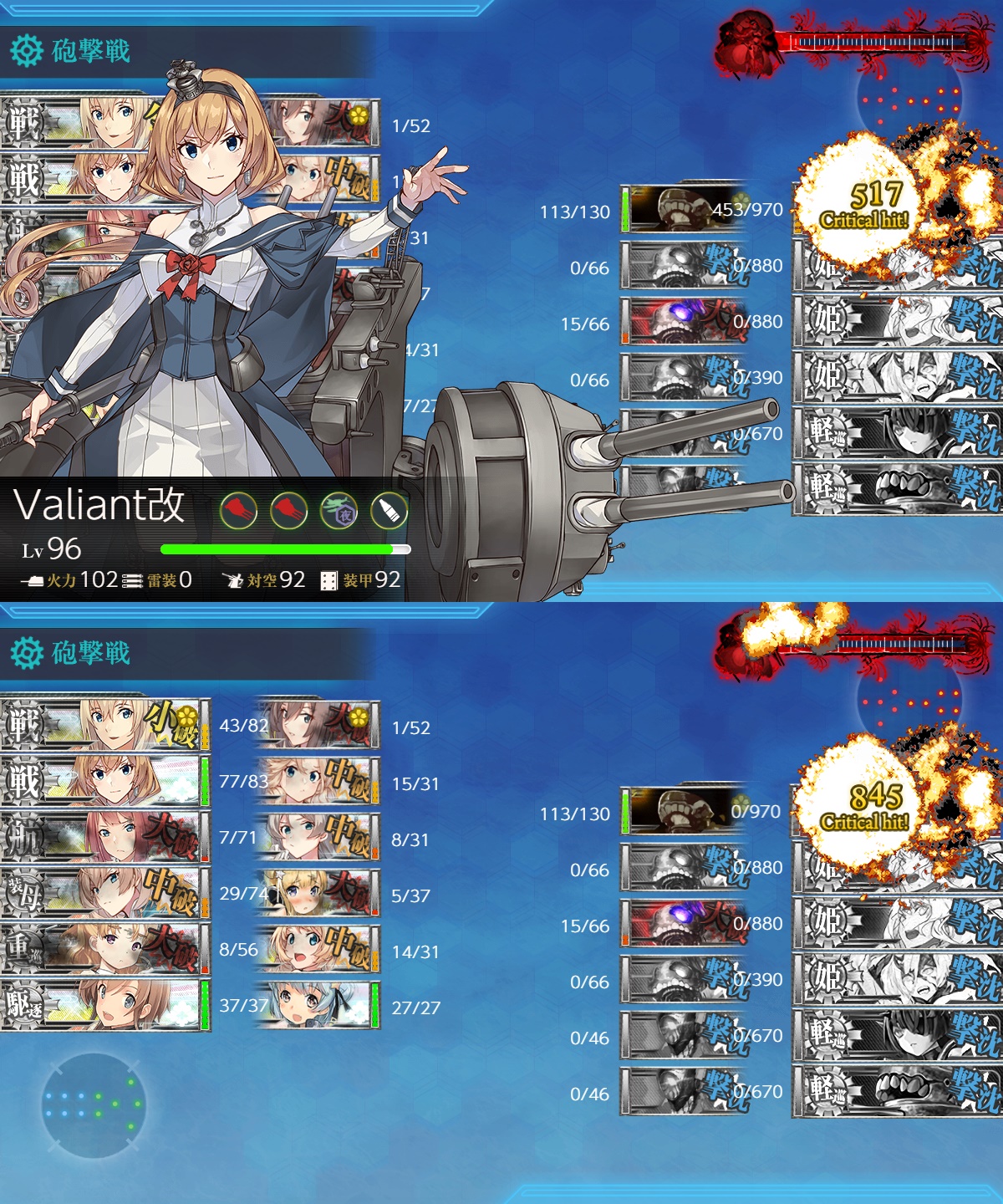Pick the destroyer banner with 37/37 HP

click(x=104, y=1004)
